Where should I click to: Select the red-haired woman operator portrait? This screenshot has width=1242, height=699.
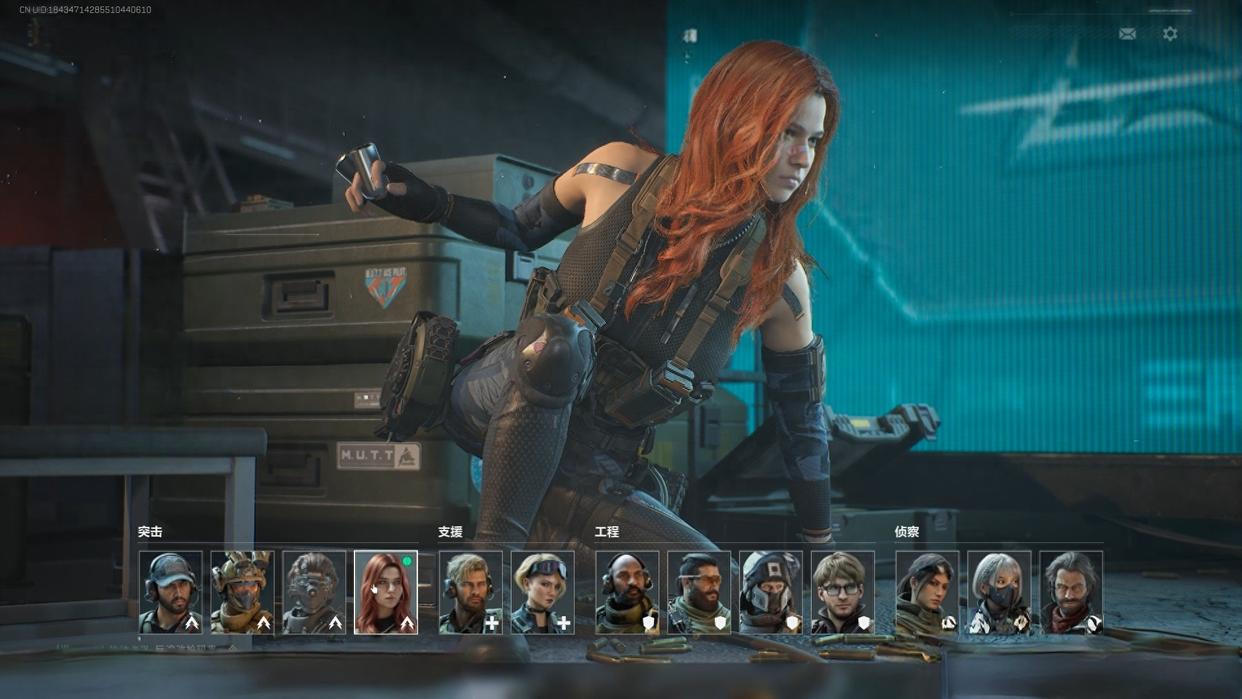click(386, 592)
